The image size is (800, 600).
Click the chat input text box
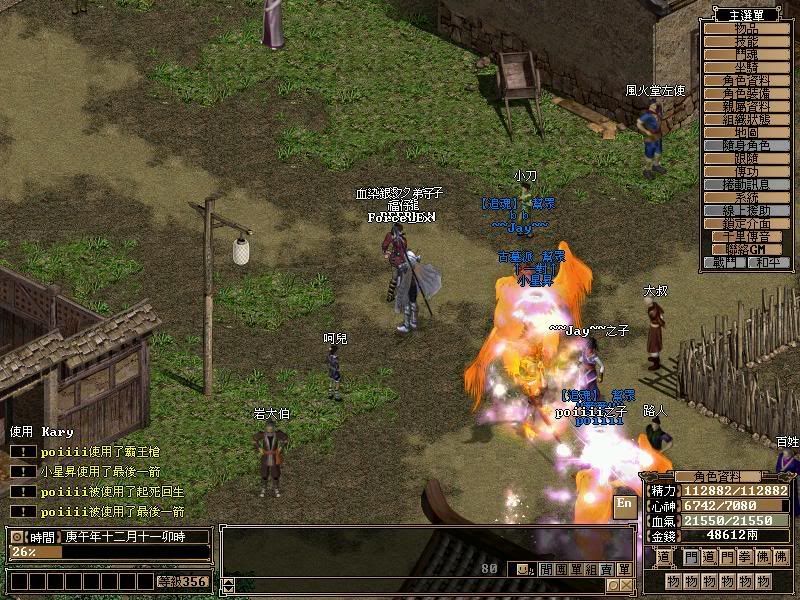(420, 585)
